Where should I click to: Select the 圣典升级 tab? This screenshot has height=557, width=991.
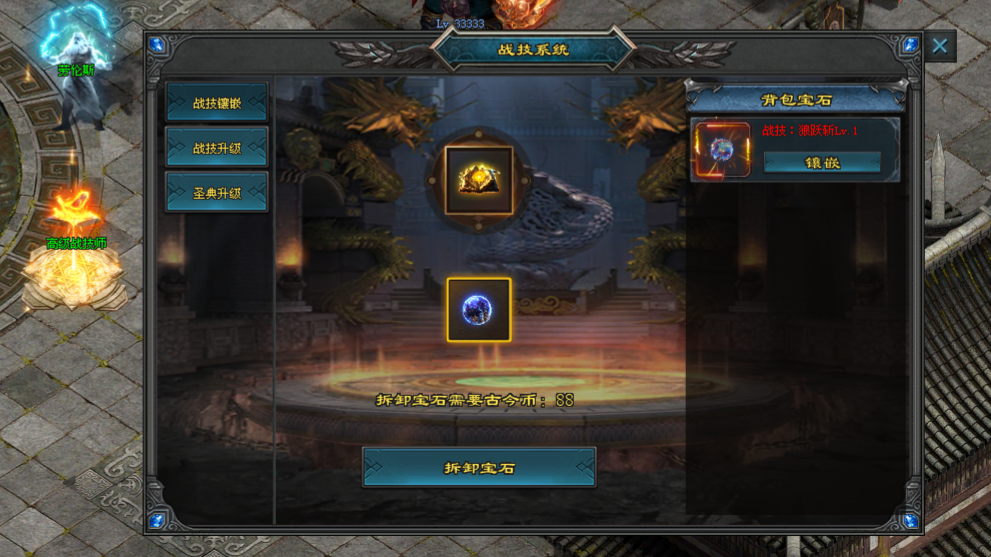[217, 192]
